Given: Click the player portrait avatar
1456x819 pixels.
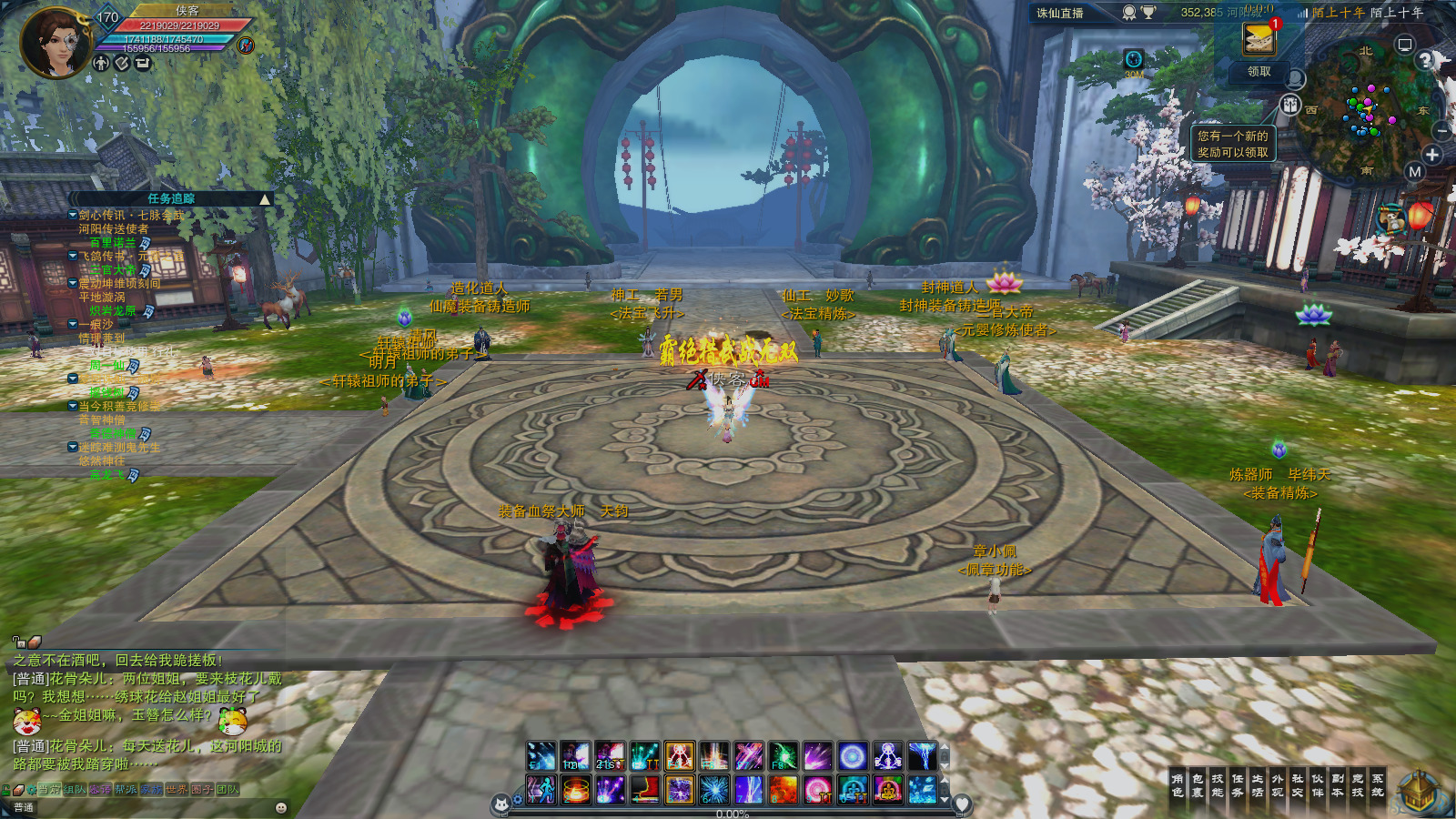Looking at the screenshot, I should pyautogui.click(x=55, y=43).
